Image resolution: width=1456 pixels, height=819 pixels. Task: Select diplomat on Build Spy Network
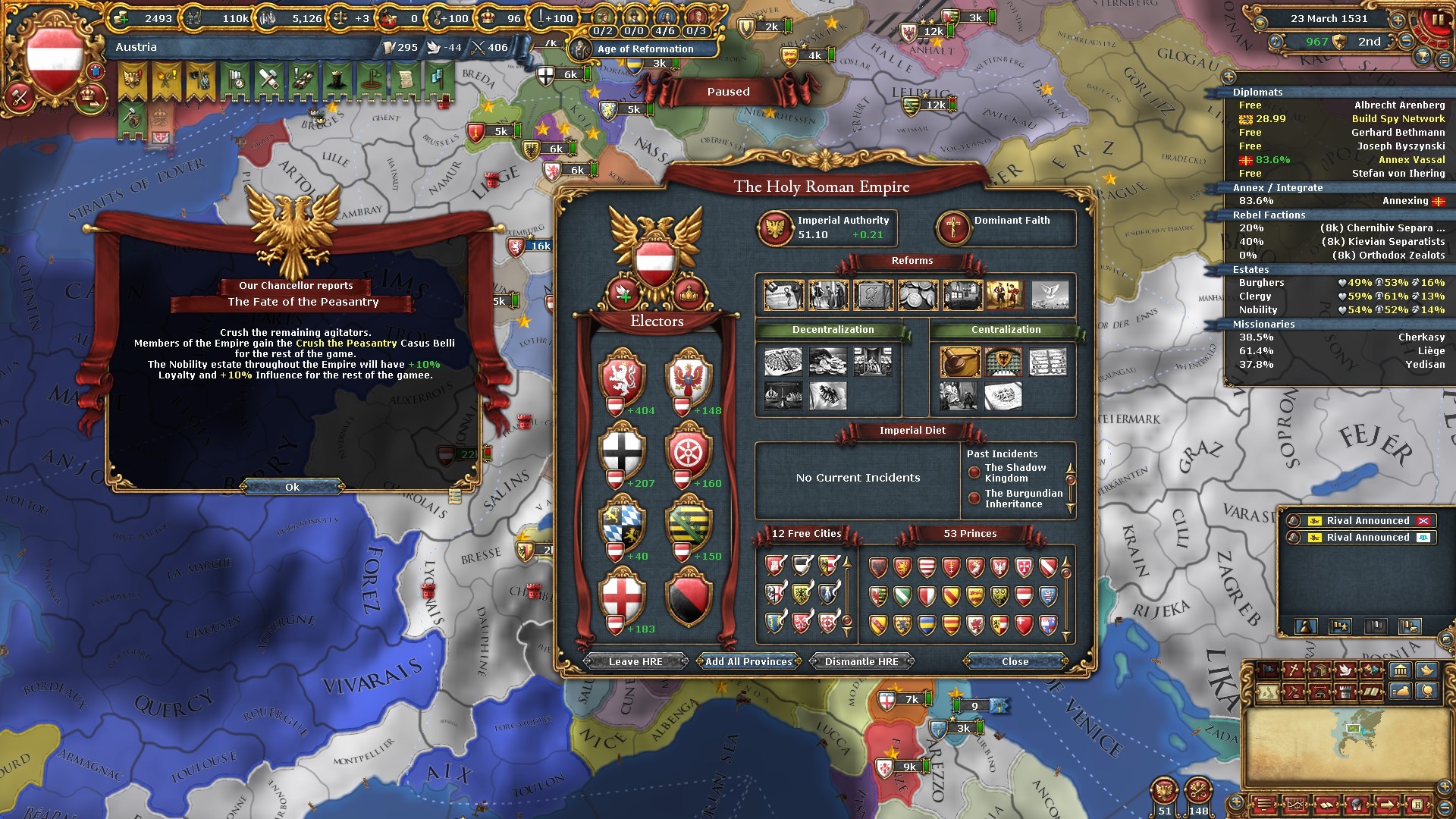click(1398, 118)
